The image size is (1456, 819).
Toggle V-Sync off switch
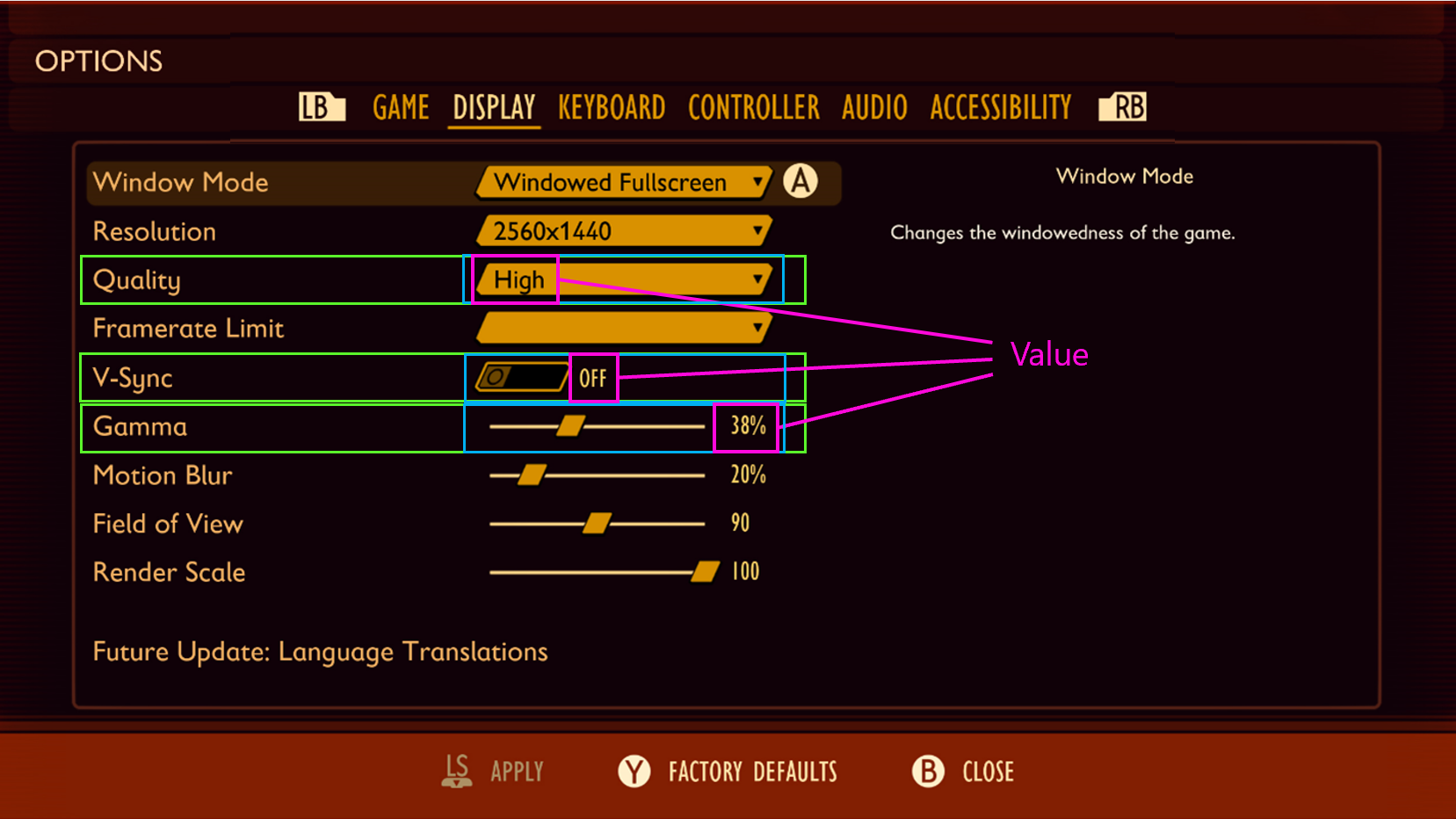(x=519, y=377)
